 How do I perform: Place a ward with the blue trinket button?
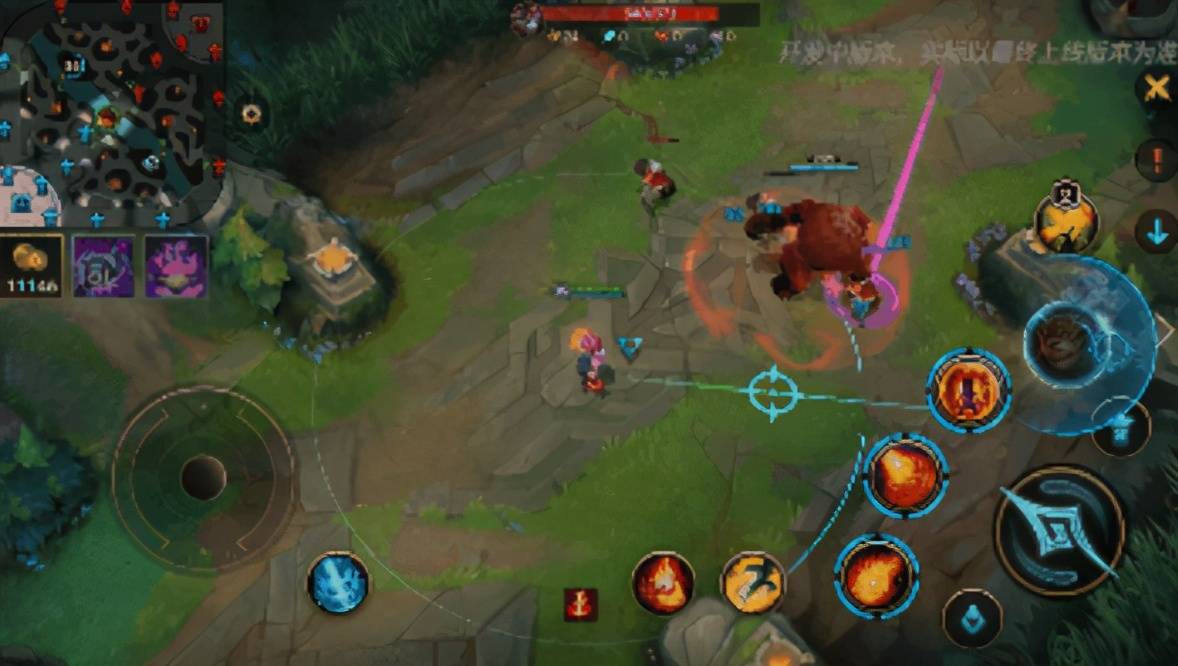972,616
